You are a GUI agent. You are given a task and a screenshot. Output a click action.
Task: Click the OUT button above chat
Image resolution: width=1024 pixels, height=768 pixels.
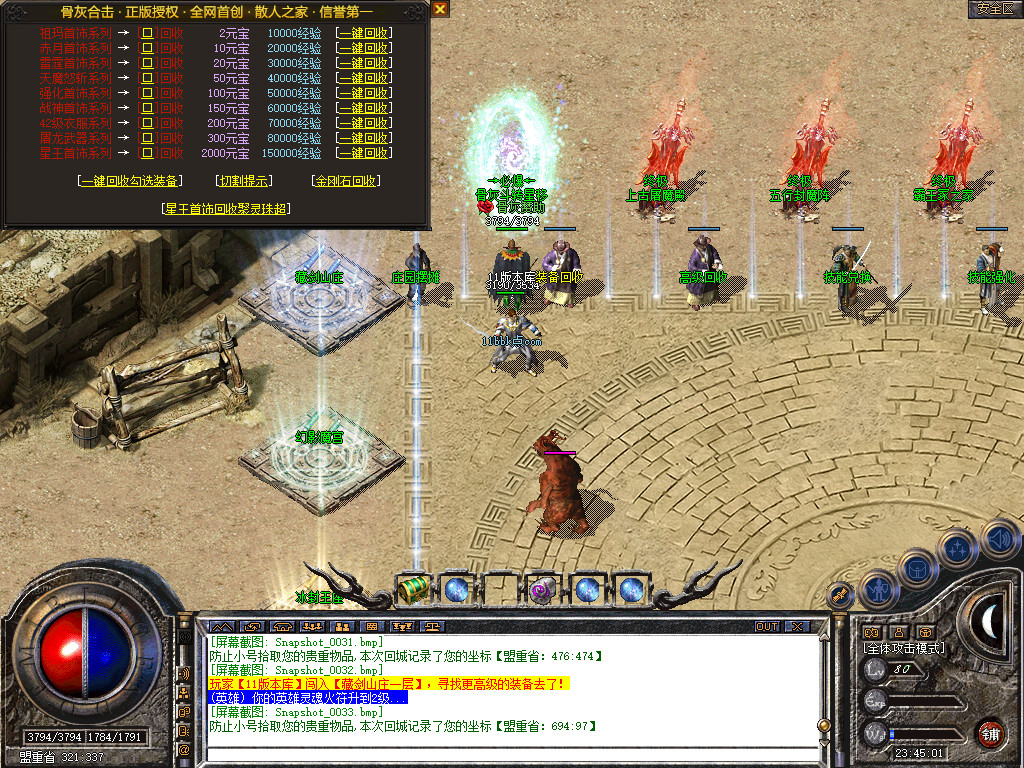[766, 627]
